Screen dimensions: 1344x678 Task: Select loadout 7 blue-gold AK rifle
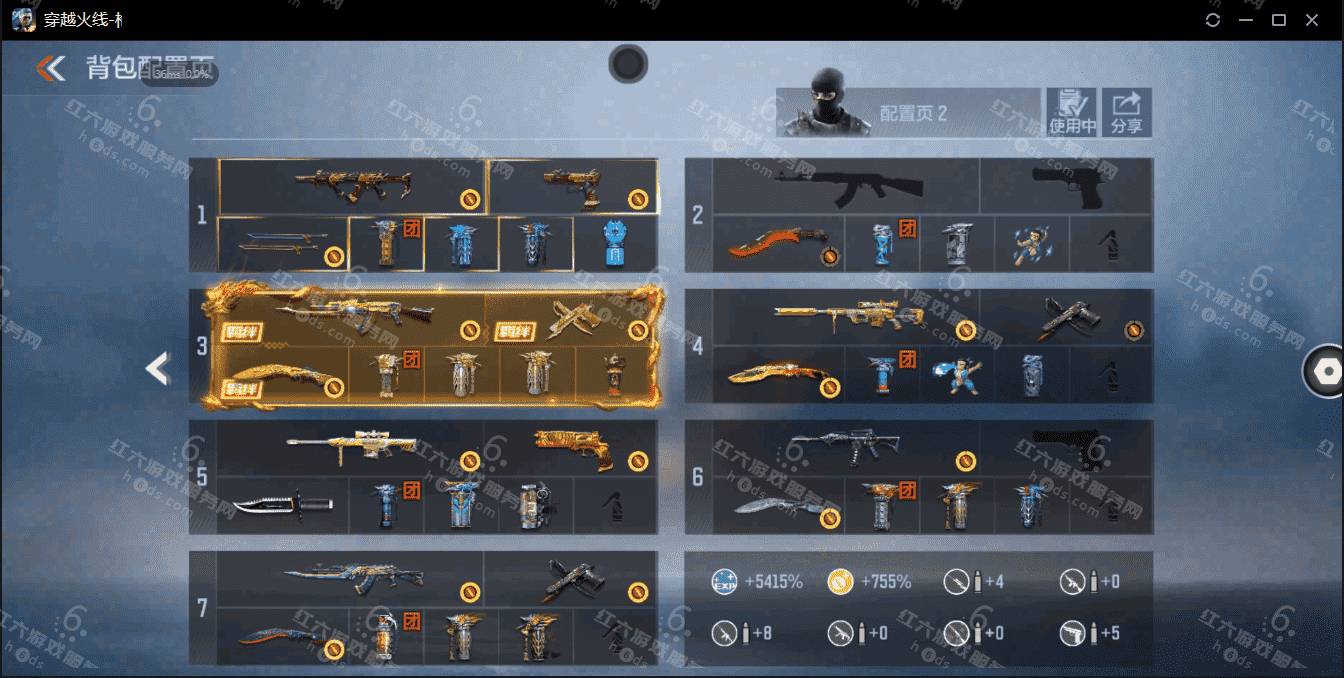[350, 578]
